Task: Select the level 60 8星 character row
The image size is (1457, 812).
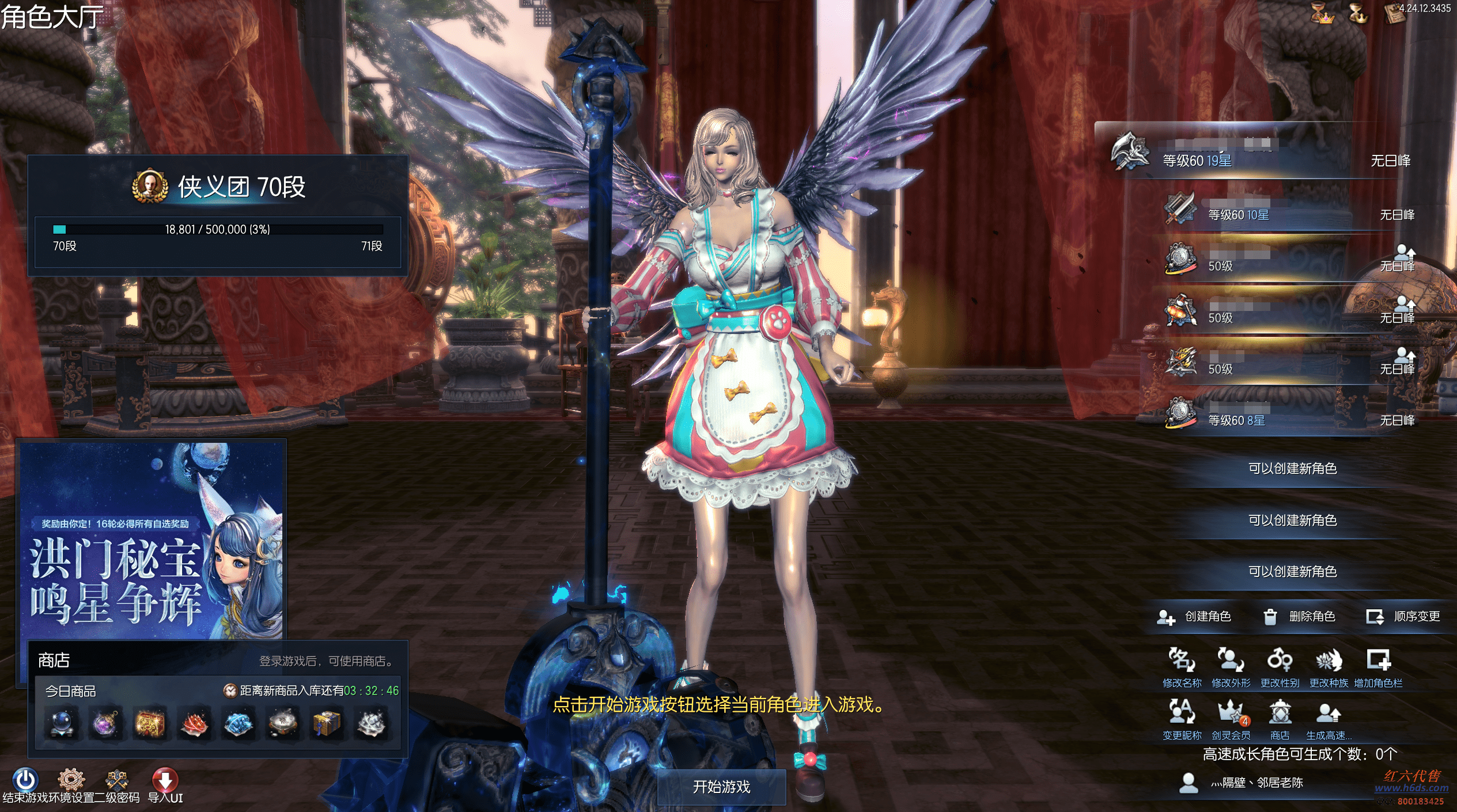Action: 1285,418
